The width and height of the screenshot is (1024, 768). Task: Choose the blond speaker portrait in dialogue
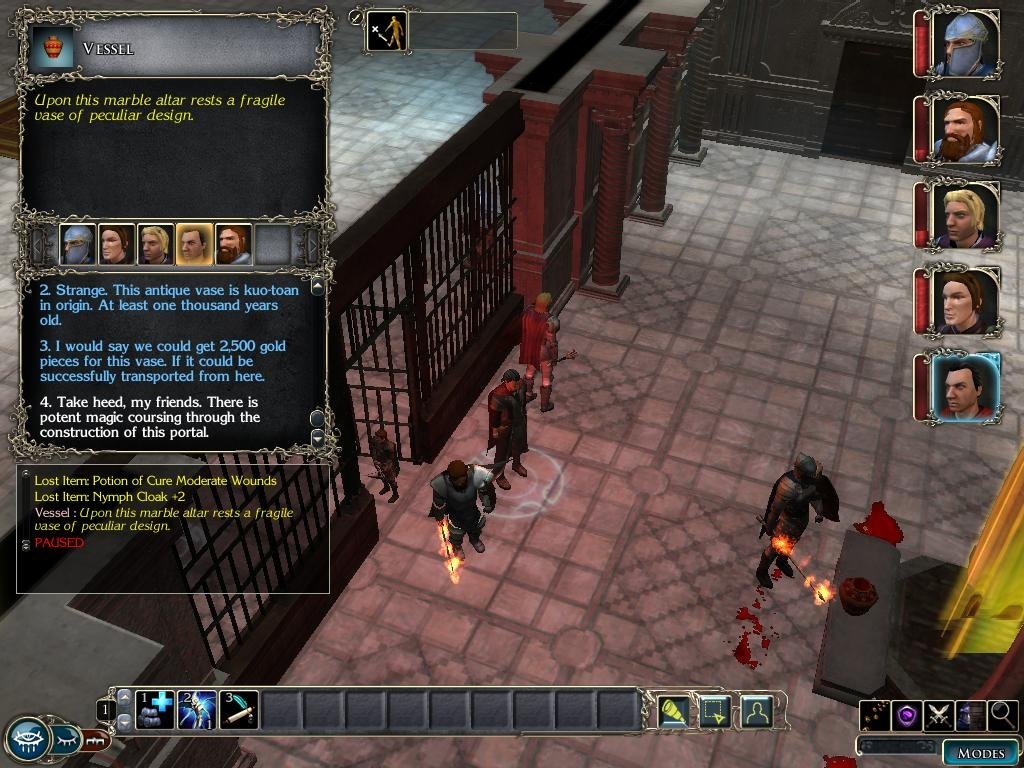coord(155,245)
